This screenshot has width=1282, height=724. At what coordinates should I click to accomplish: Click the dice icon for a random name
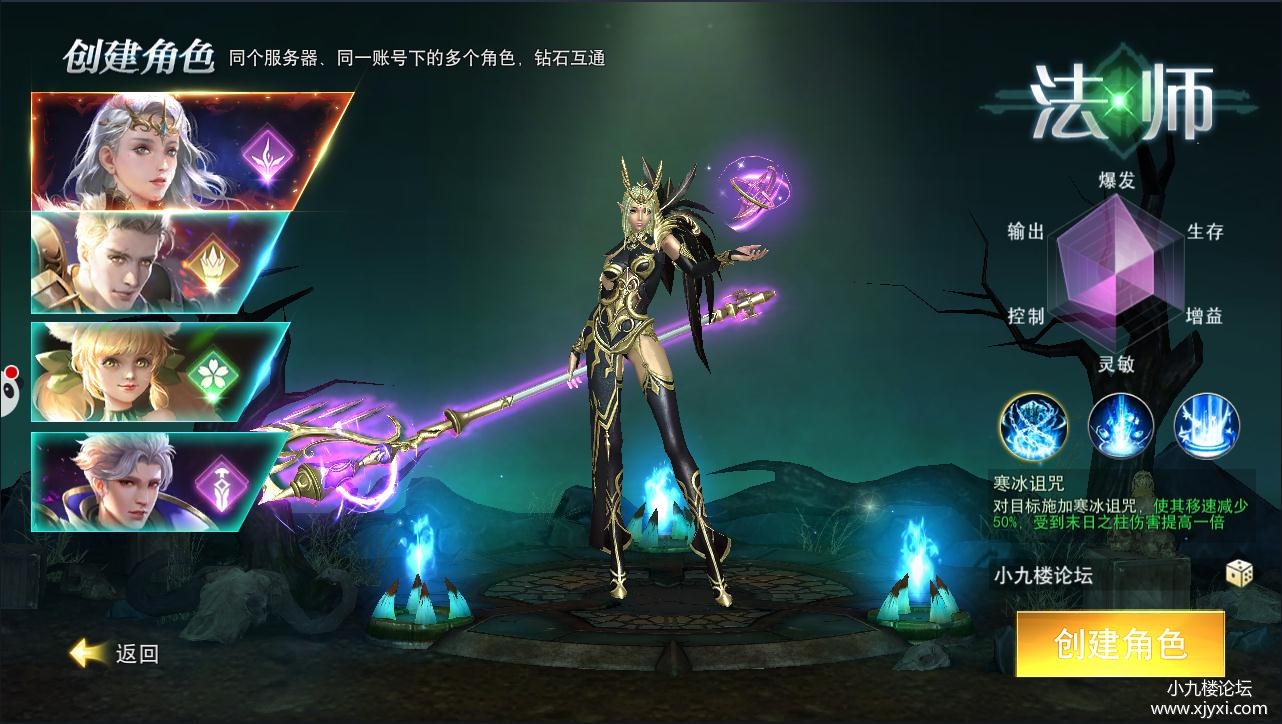pyautogui.click(x=1240, y=572)
